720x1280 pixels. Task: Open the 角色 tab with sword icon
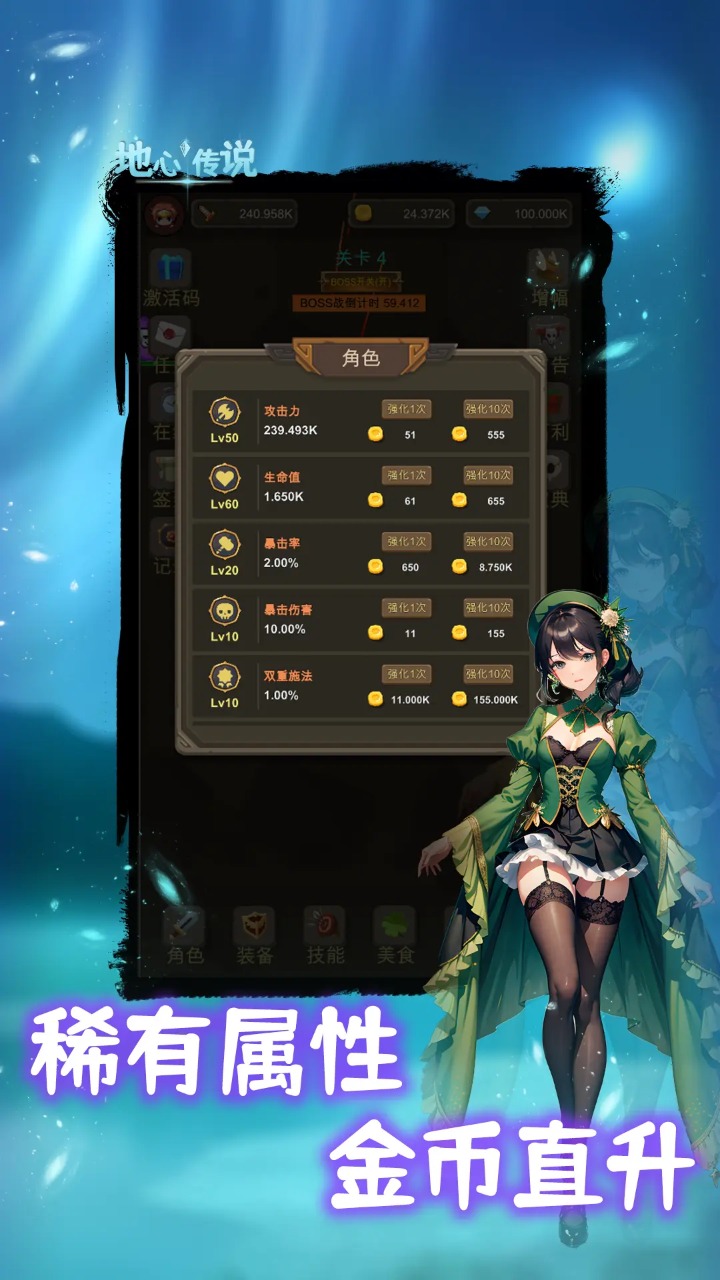pyautogui.click(x=185, y=936)
